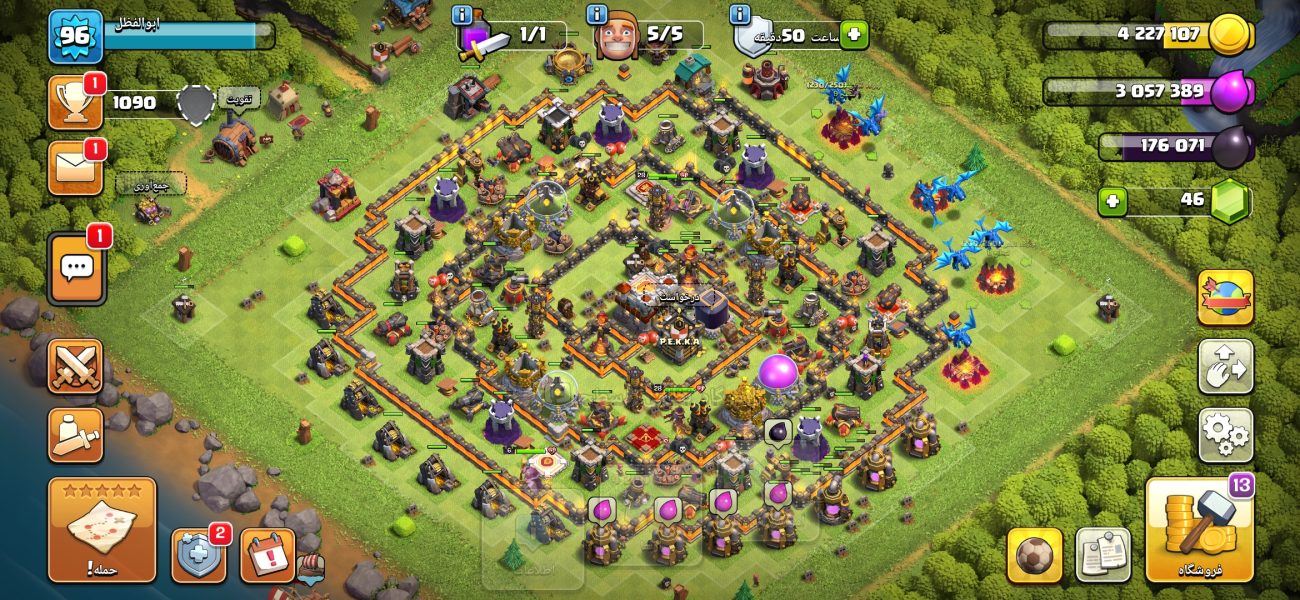The width and height of the screenshot is (1300, 600).
Task: Show info for the builder counter
Action: click(x=598, y=15)
